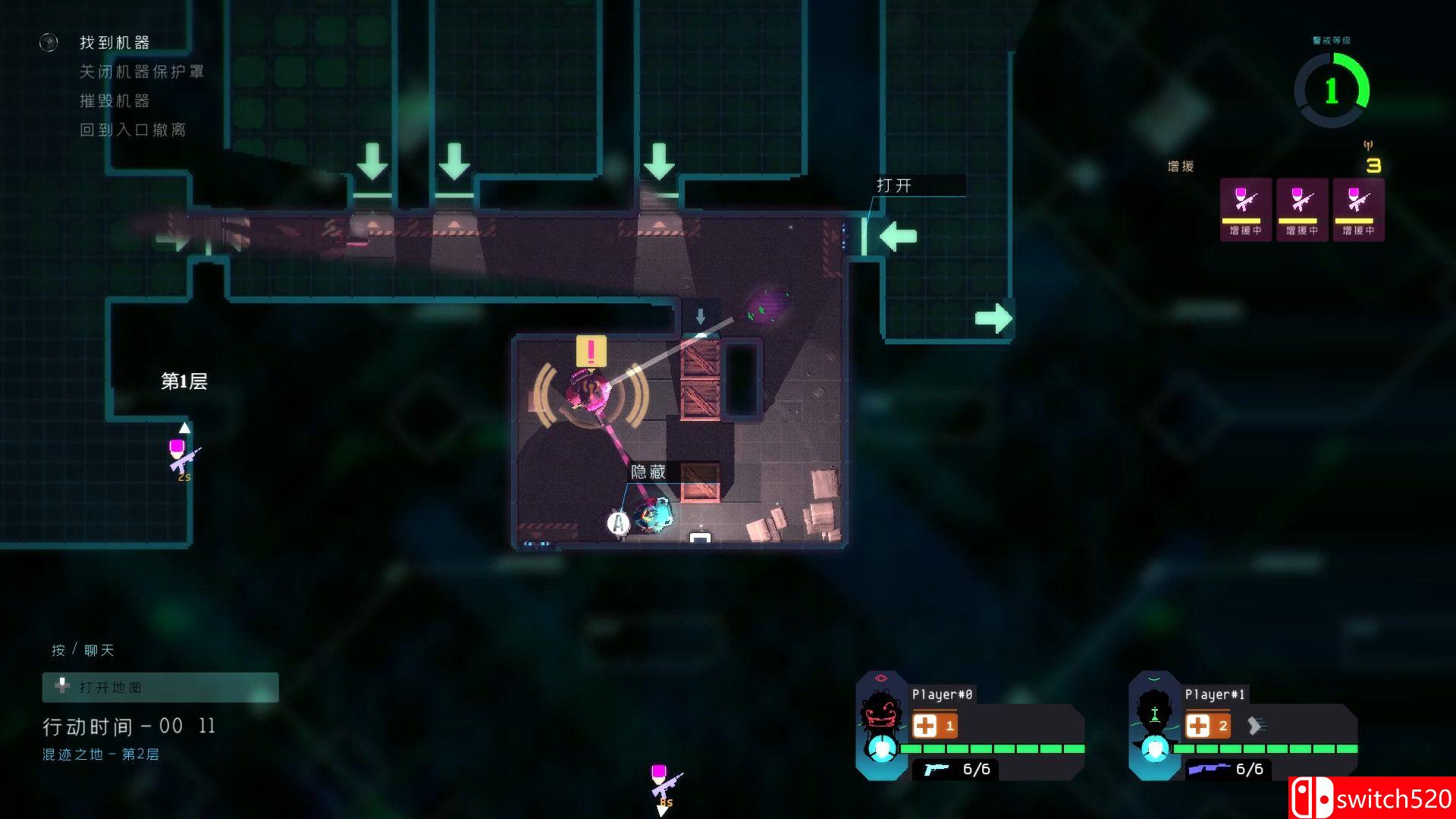Viewport: 1456px width, 819px height.
Task: Click the green left arrow at the 打开 door
Action: (897, 236)
